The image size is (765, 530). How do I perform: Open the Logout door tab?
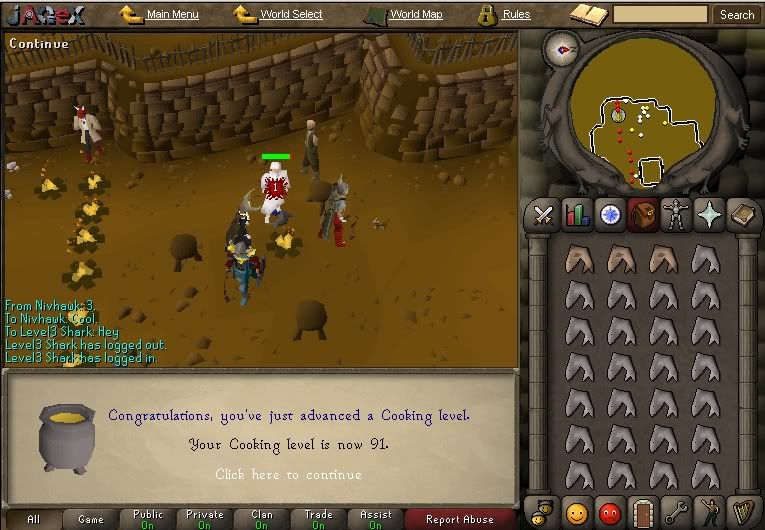[x=643, y=510]
